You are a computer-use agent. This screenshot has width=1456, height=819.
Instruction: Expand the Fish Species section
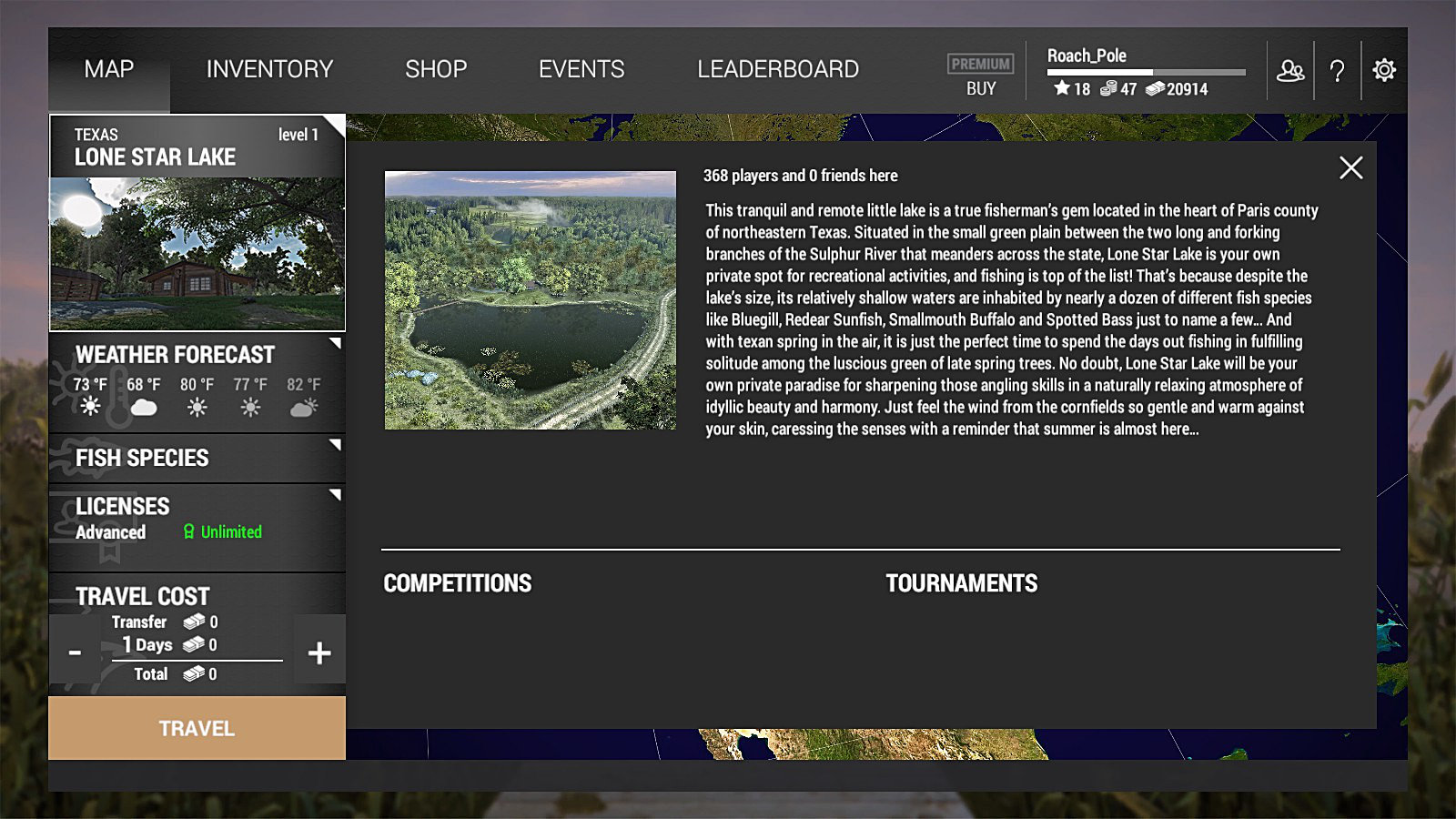197,458
